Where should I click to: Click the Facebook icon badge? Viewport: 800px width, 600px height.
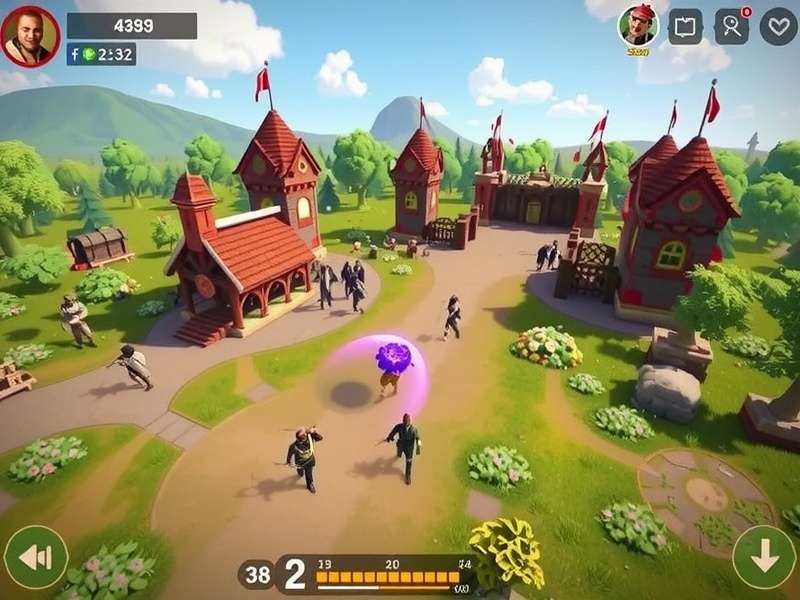click(x=74, y=55)
